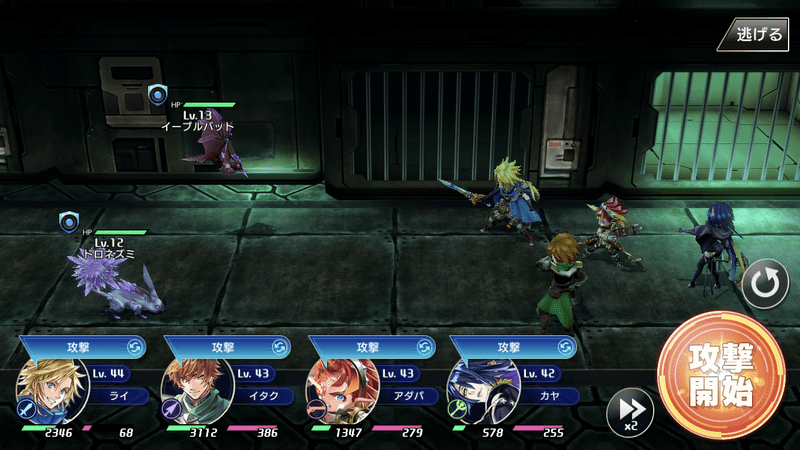
Task: Toggle the x2 fast-forward speed
Action: click(630, 410)
